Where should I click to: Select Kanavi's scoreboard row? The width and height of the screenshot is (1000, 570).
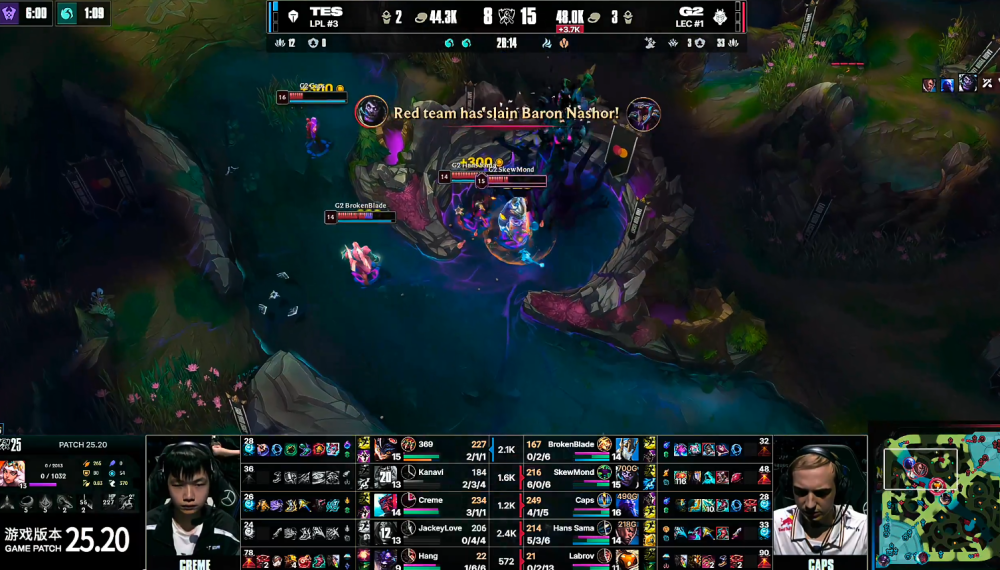(432, 474)
